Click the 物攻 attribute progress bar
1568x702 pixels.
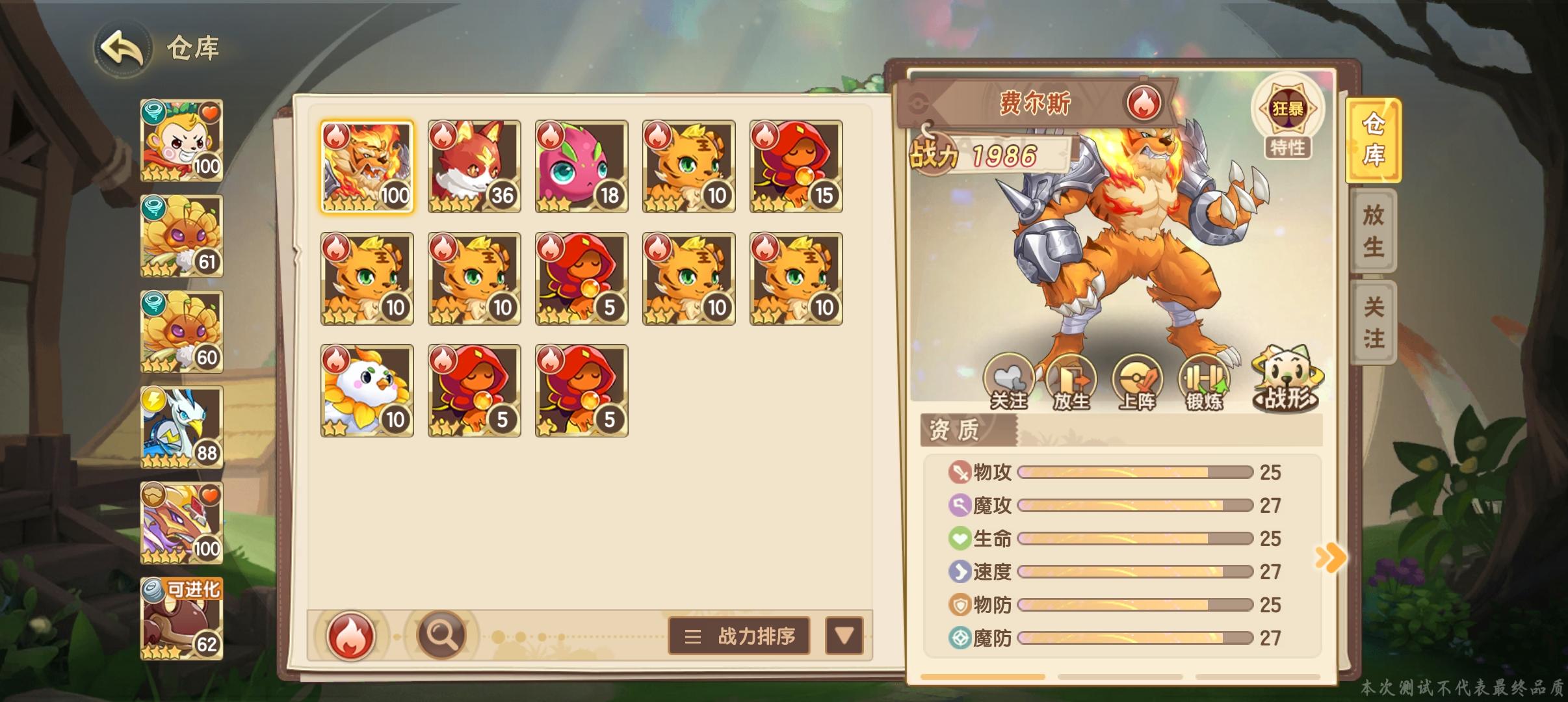pyautogui.click(x=1134, y=473)
